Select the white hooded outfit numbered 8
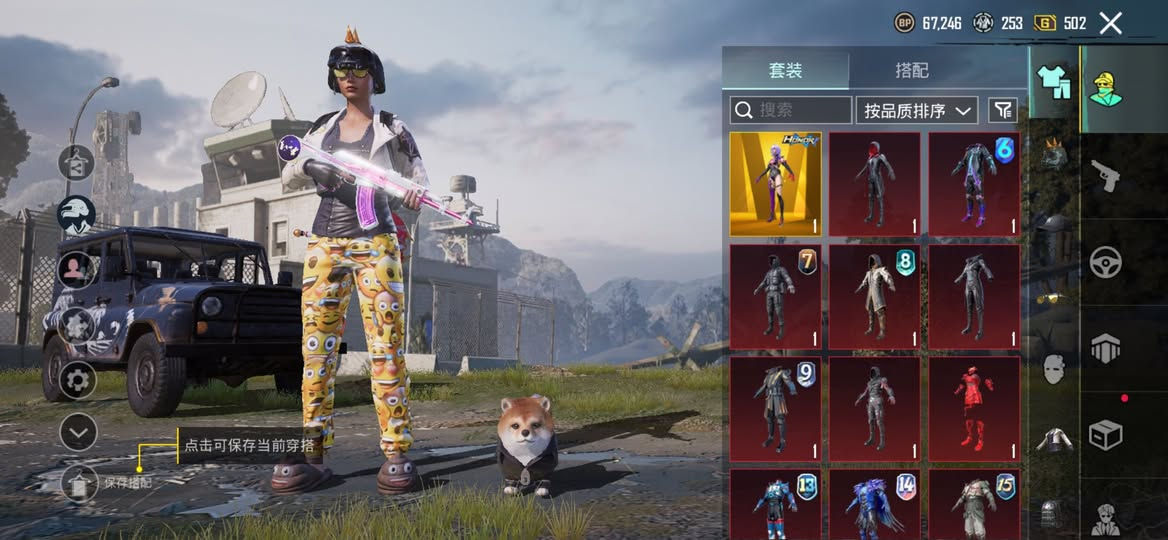The image size is (1168, 540). point(874,296)
